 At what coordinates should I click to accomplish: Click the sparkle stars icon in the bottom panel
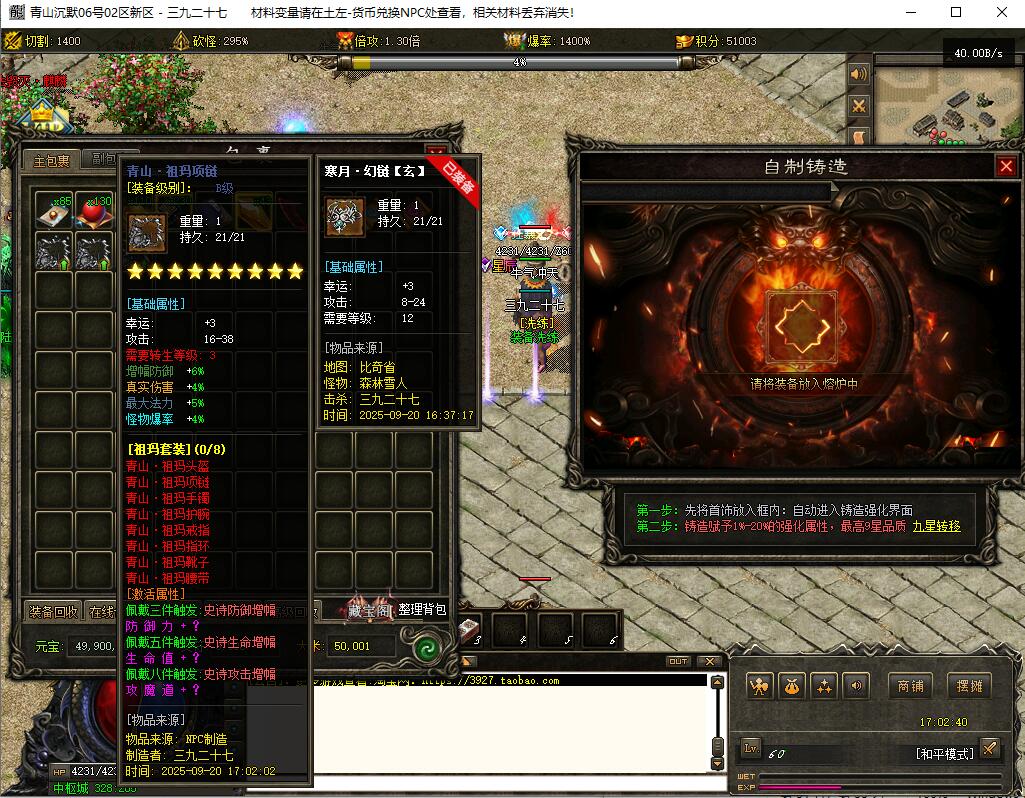pyautogui.click(x=824, y=686)
